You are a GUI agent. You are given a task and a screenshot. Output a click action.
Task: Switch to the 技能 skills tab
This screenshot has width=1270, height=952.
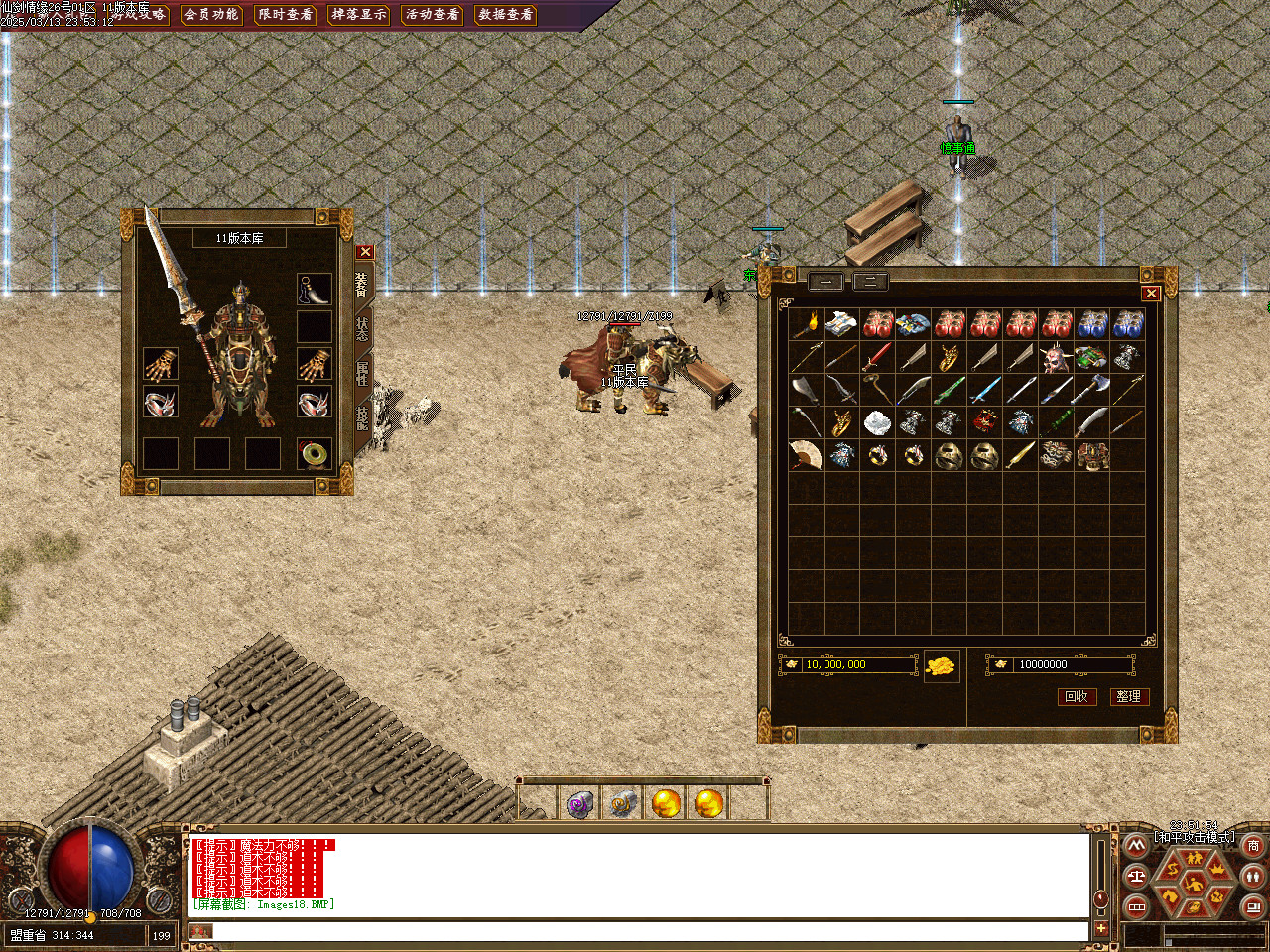362,417
